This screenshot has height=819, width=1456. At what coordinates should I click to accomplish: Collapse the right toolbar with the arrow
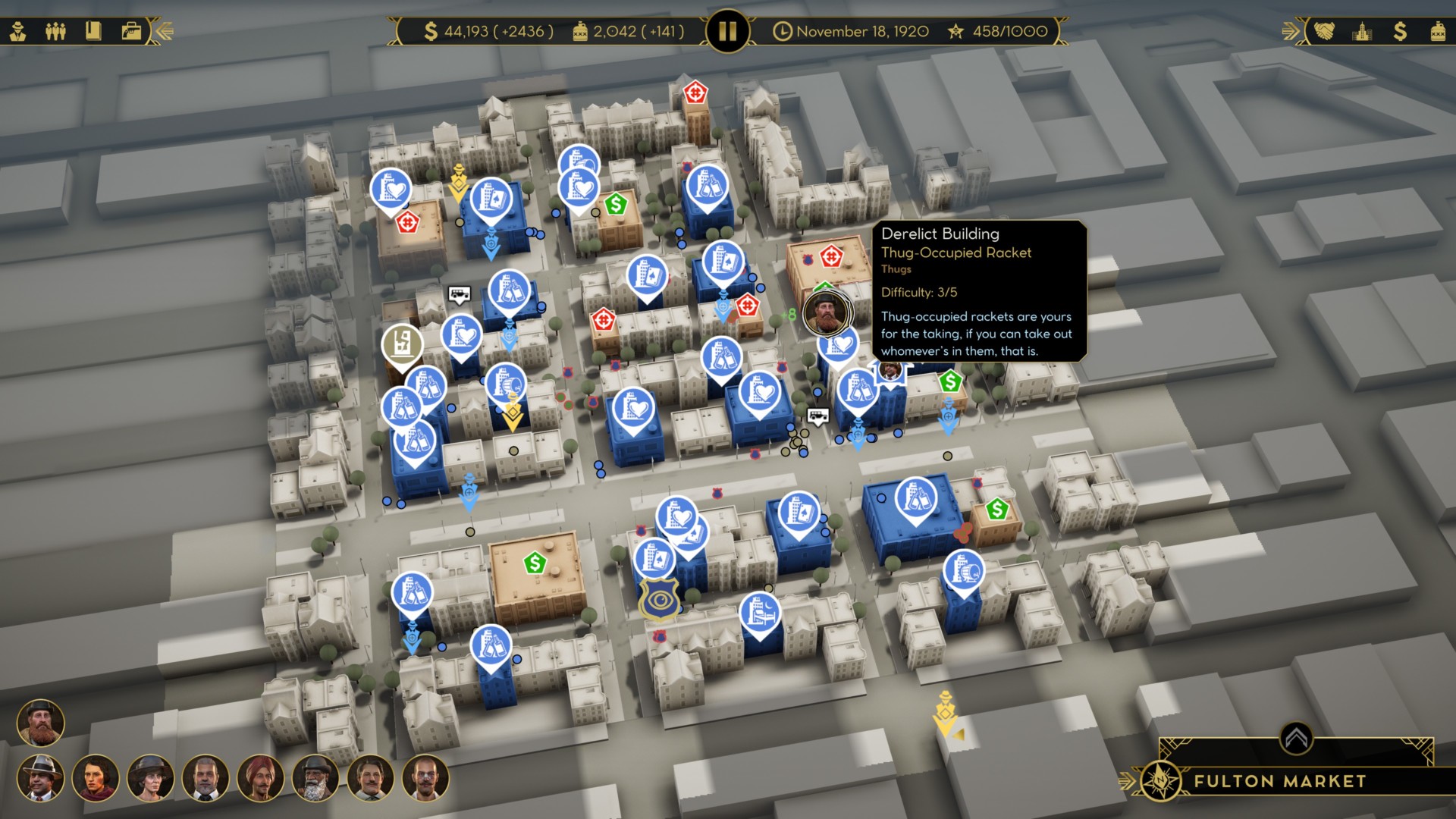tap(1290, 31)
